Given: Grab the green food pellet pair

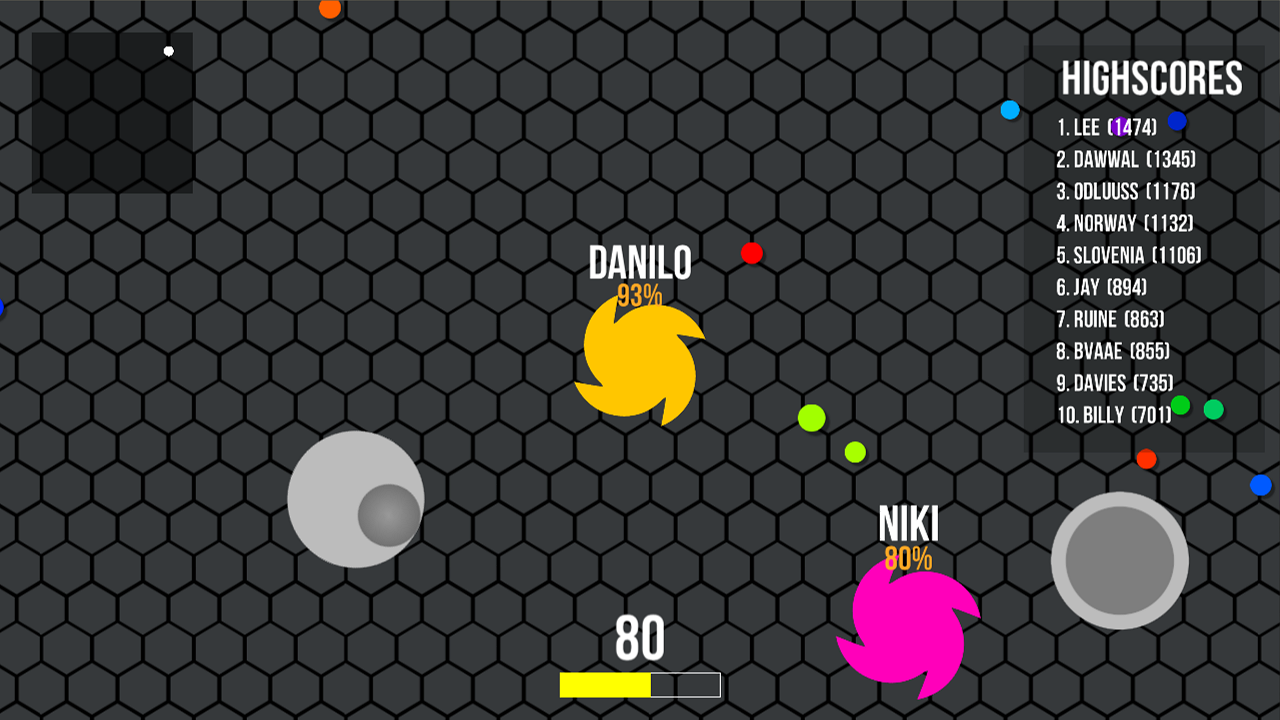Looking at the screenshot, I should pos(810,420).
